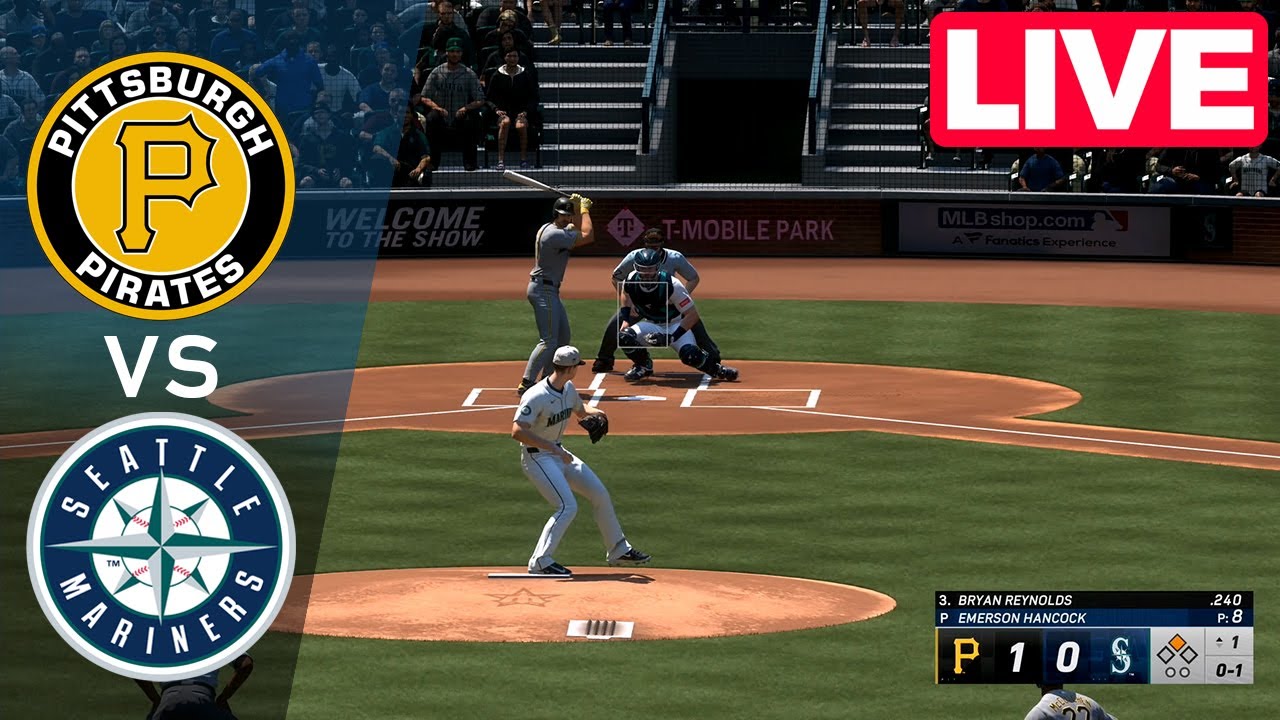1280x720 pixels.
Task: Select the Bryan Reynolds batter row
Action: (1093, 600)
